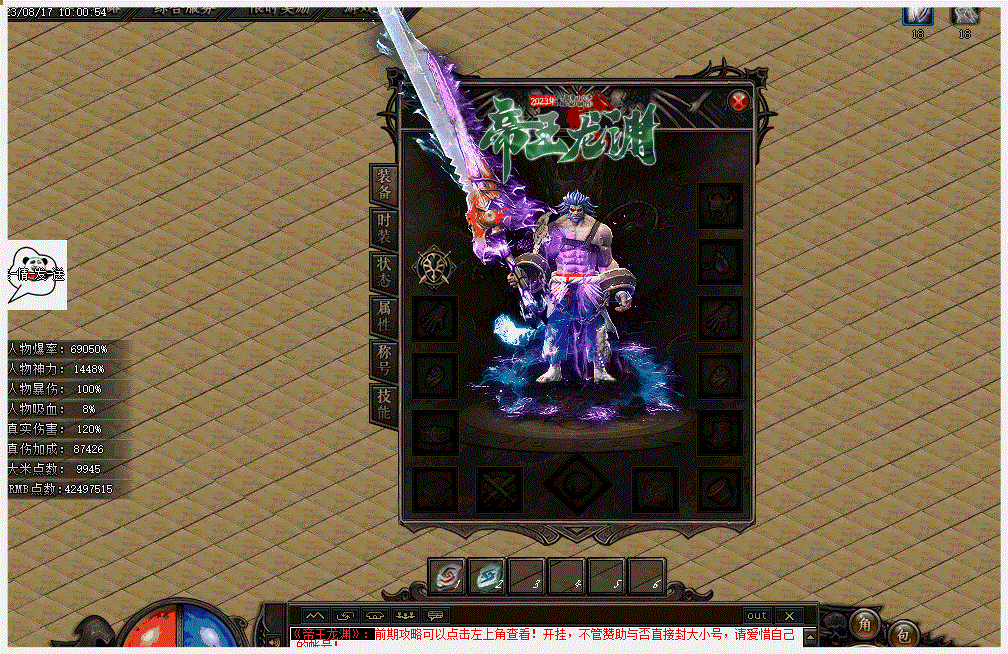Open the 技能 skills tab
Image resolution: width=1008 pixels, height=654 pixels.
click(x=384, y=404)
